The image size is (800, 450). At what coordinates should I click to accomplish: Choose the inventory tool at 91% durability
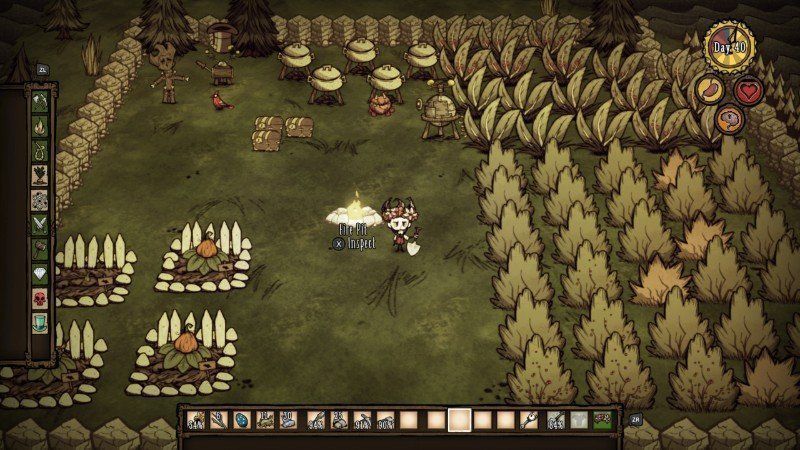click(361, 421)
